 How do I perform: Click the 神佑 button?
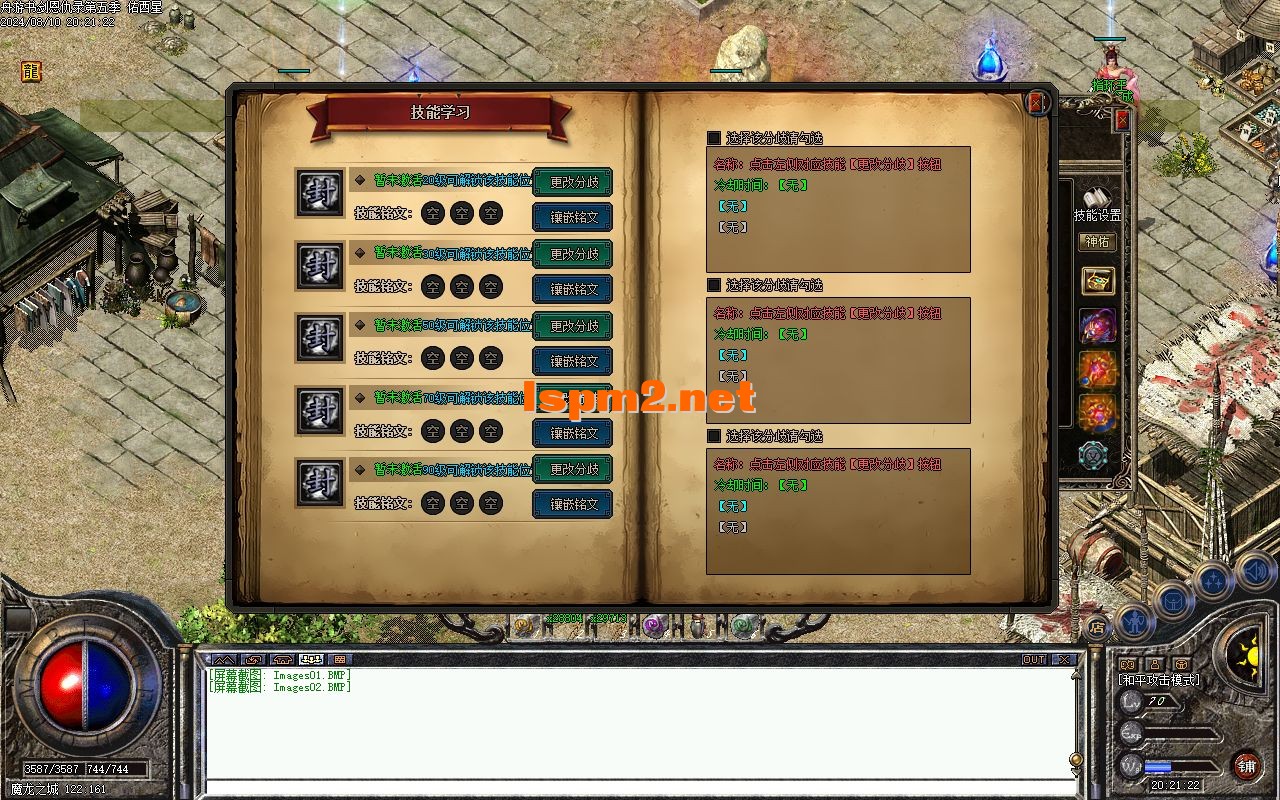click(1097, 242)
